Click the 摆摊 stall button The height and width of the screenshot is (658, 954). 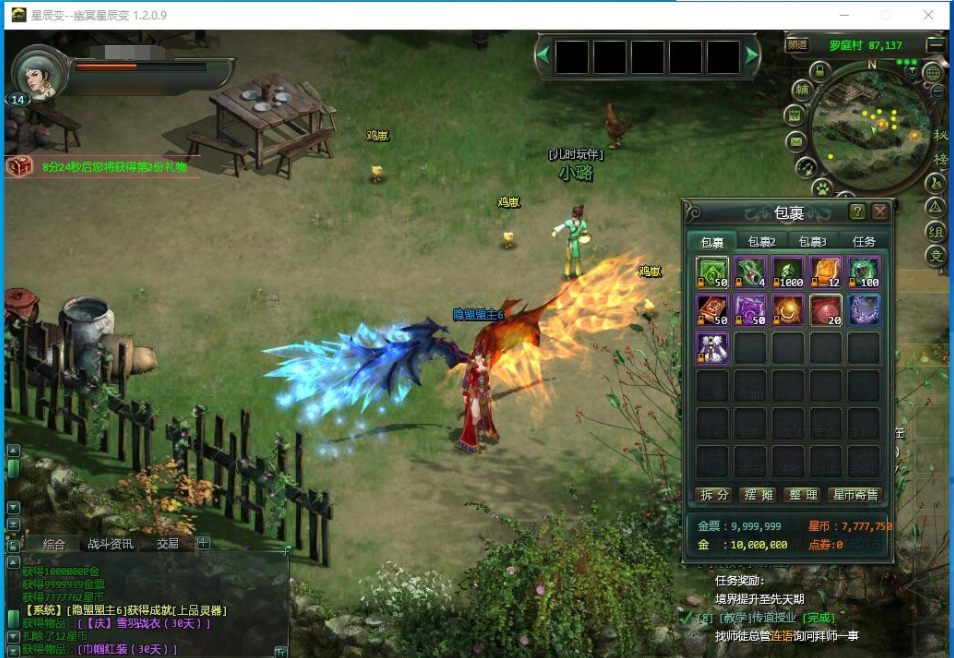[758, 495]
